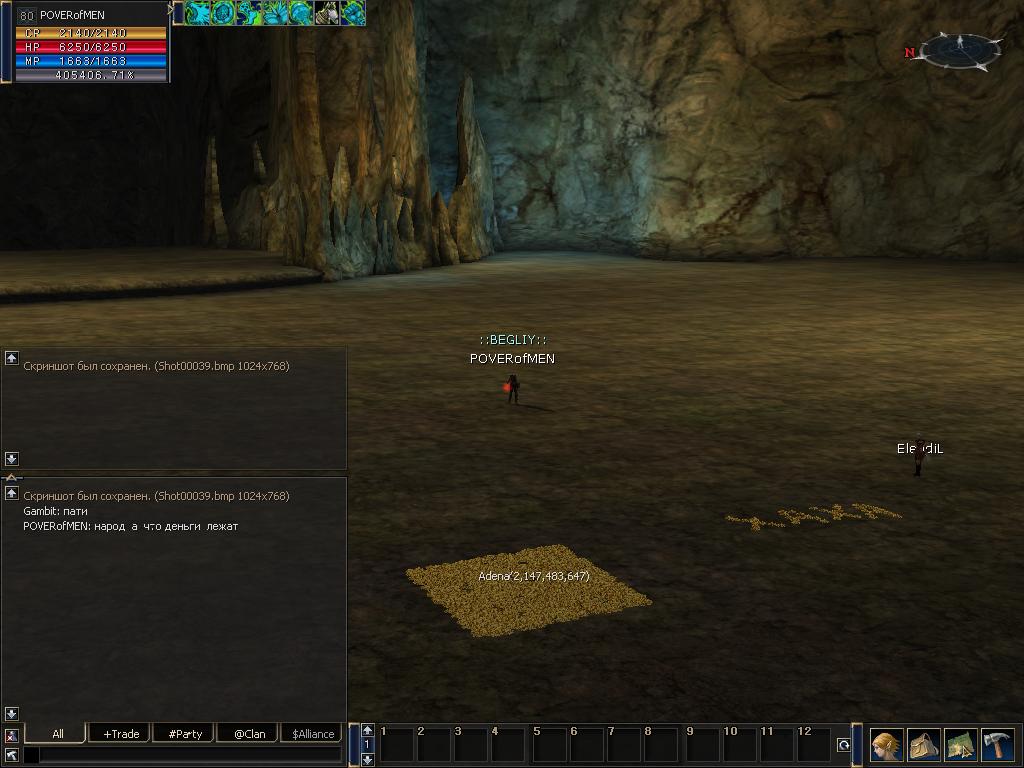Viewport: 1024px width, 768px height.
Task: Click the rotate button beside the hotbar
Action: click(x=844, y=745)
